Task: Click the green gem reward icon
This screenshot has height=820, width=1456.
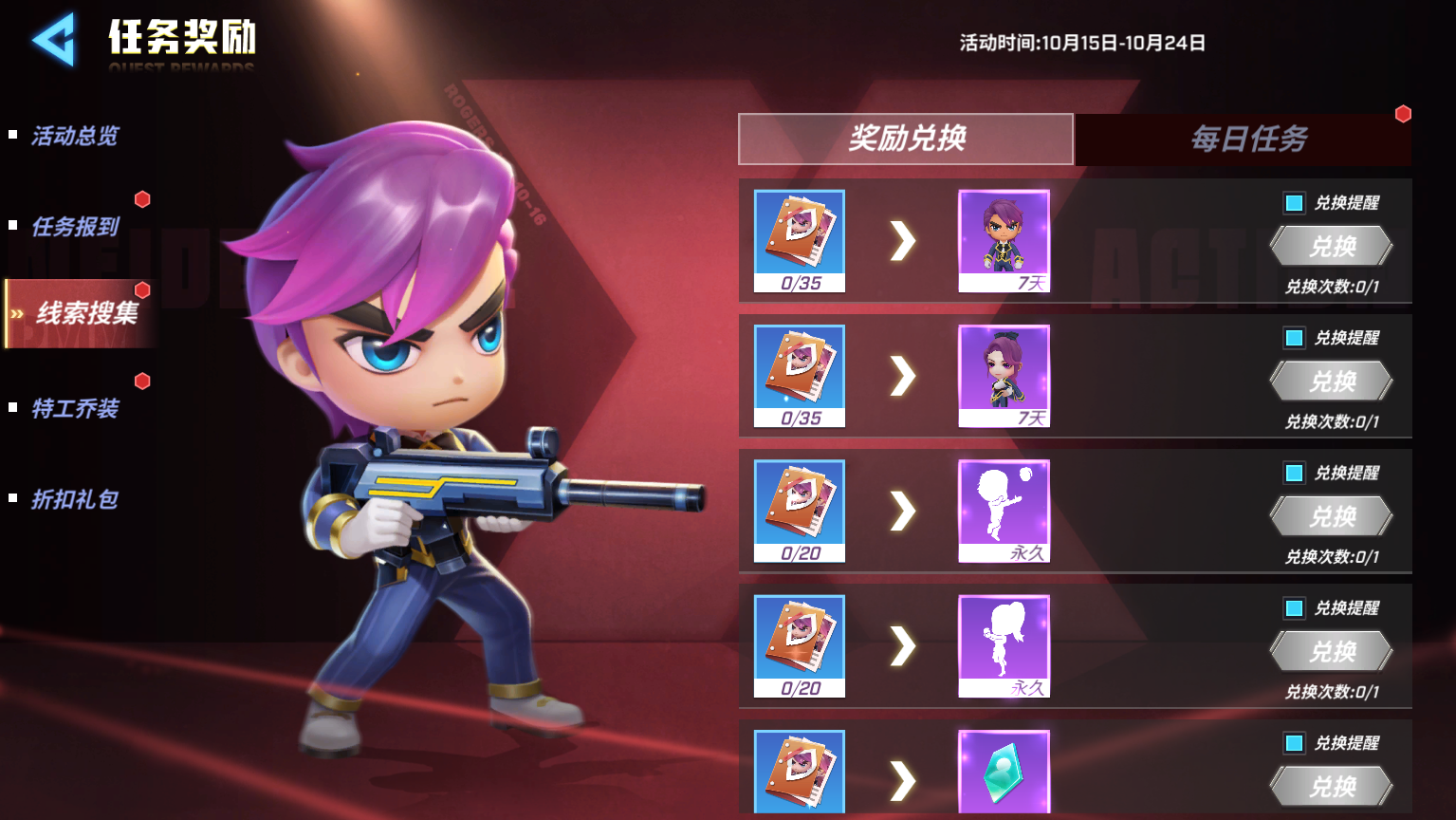Action: [1004, 773]
